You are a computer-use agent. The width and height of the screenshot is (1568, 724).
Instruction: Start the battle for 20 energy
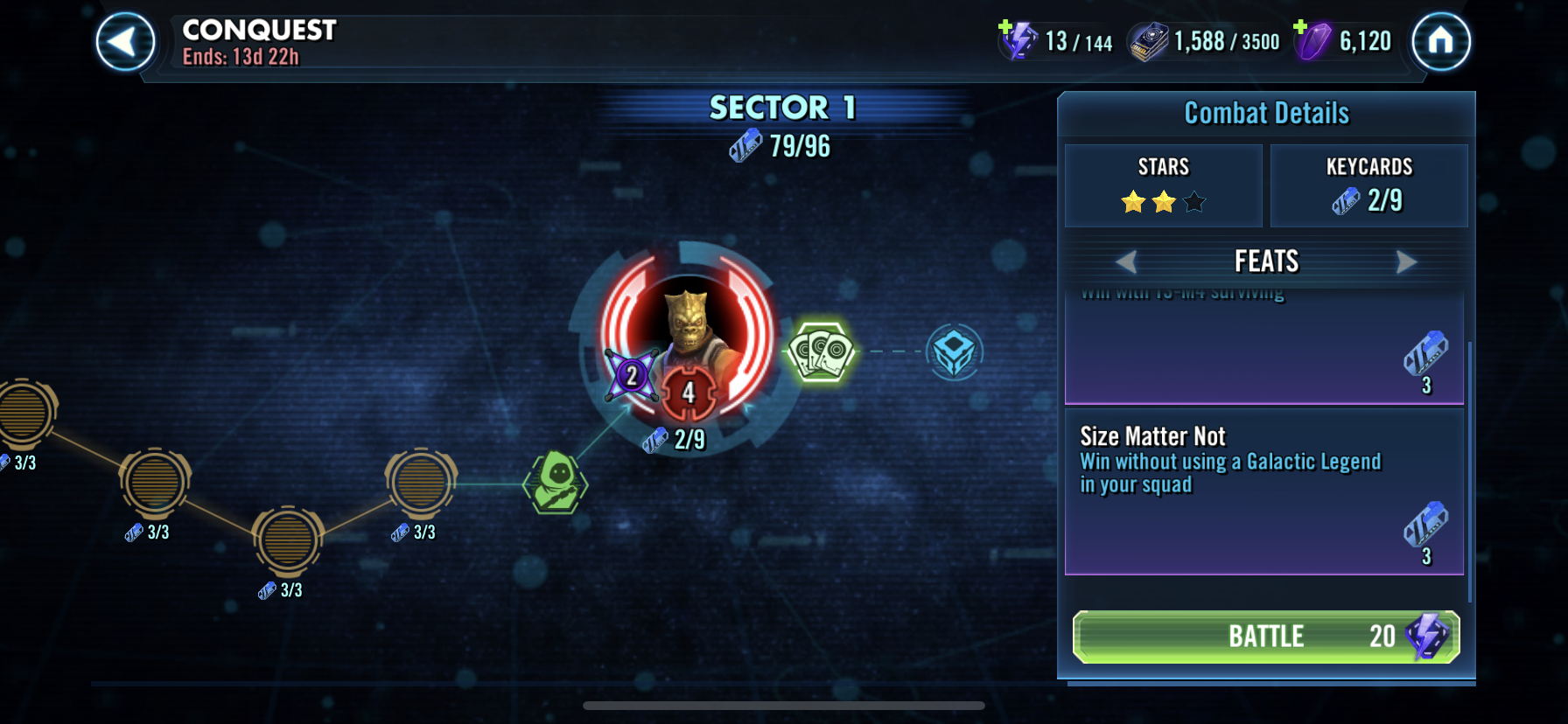click(x=1265, y=637)
